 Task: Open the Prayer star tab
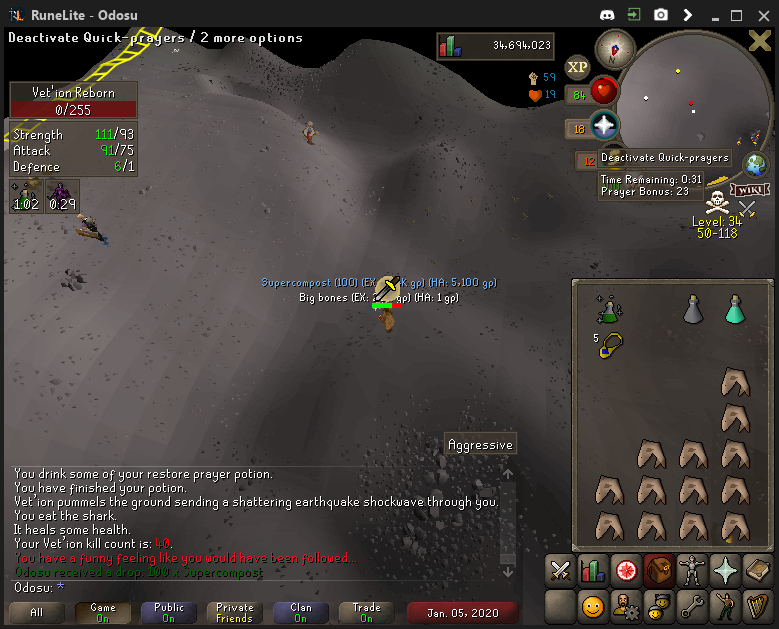725,570
